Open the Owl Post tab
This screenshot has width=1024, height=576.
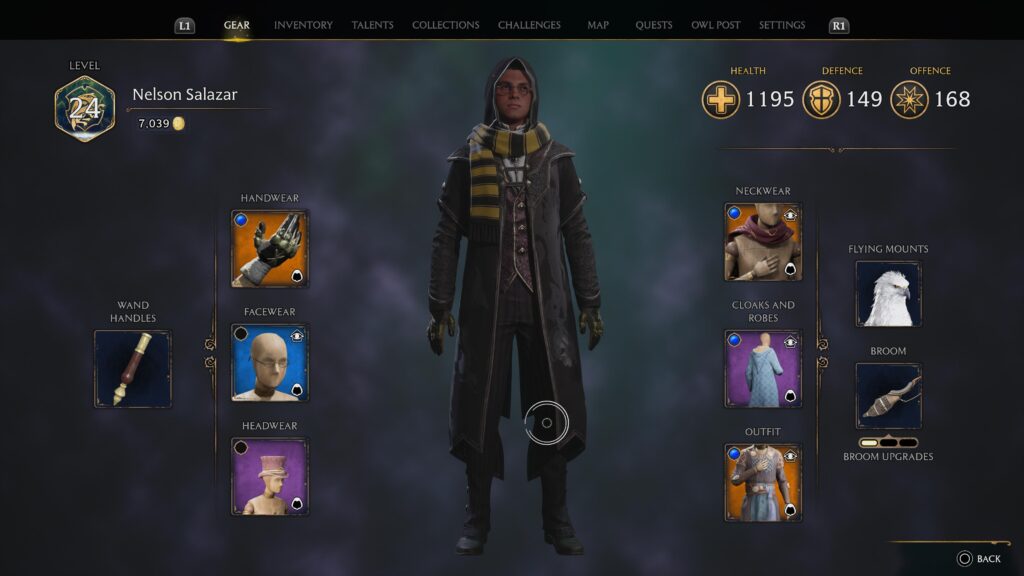click(715, 25)
